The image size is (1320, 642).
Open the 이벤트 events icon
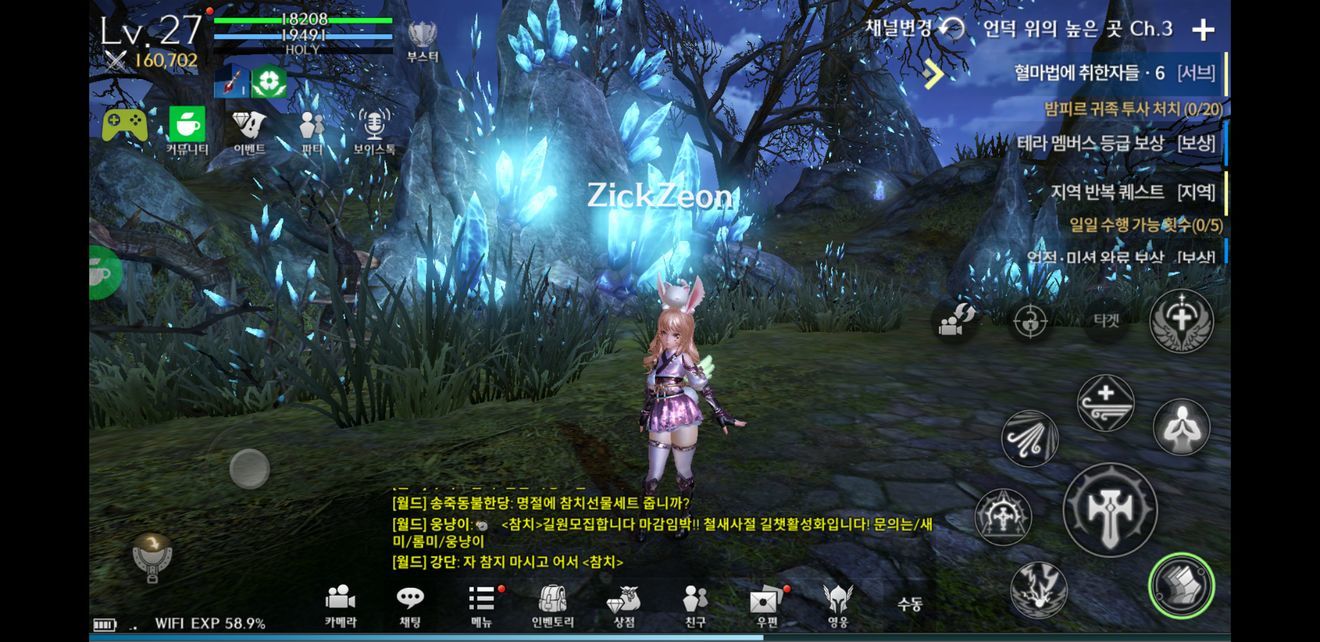(249, 131)
